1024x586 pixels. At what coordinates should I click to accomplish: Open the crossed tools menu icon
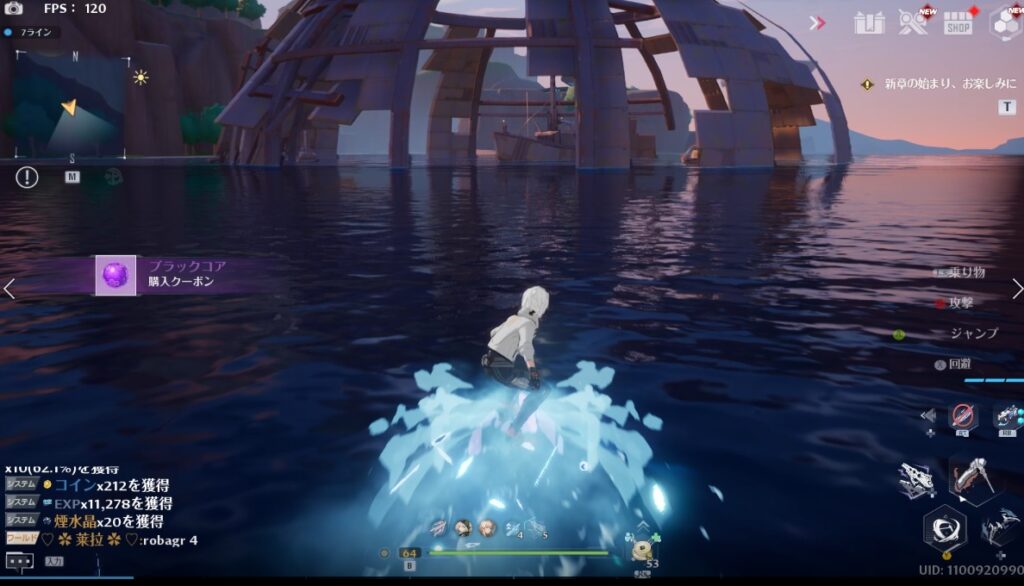click(912, 23)
